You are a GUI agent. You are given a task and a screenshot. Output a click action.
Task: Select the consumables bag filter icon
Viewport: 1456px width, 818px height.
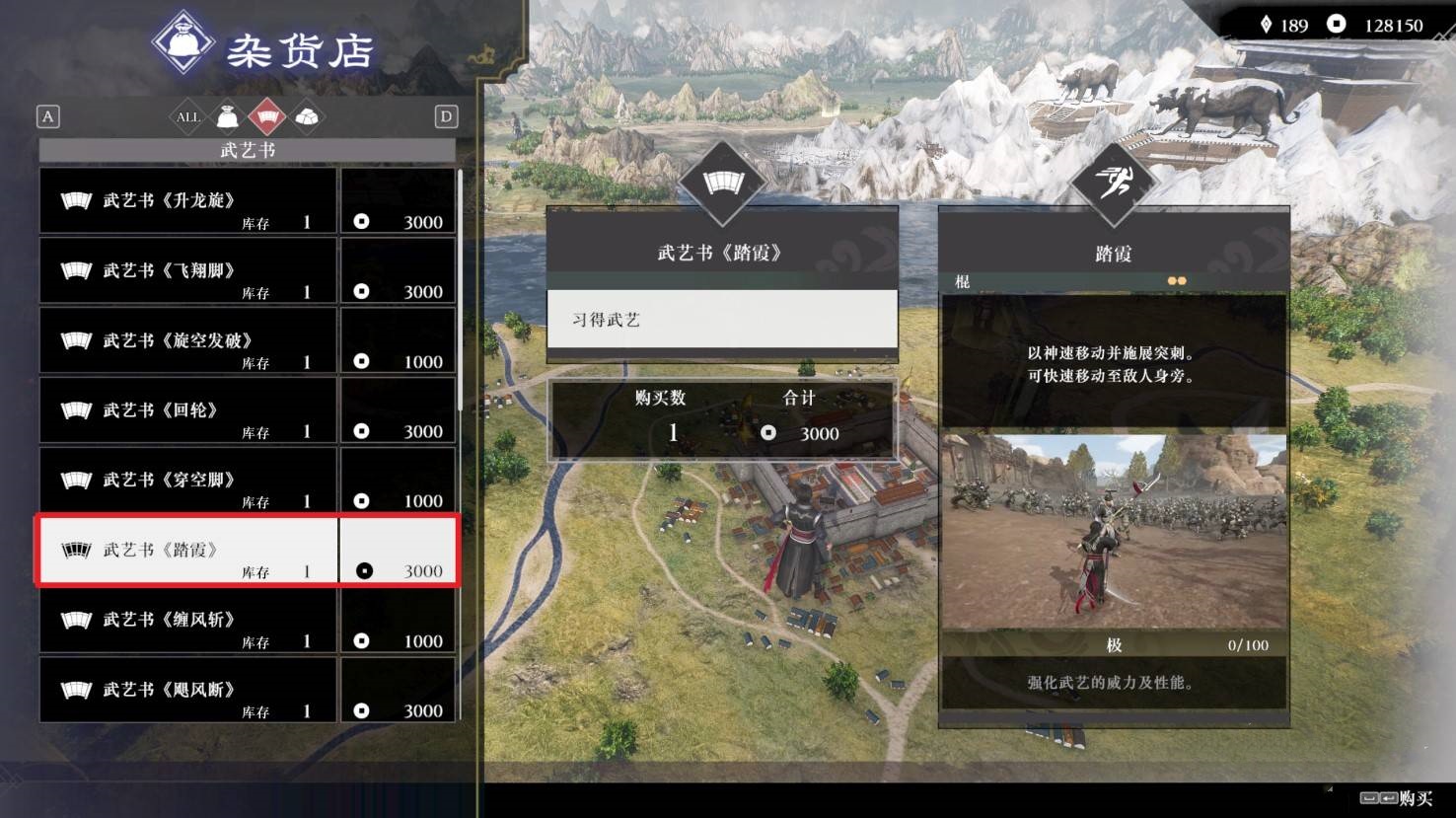tap(227, 115)
